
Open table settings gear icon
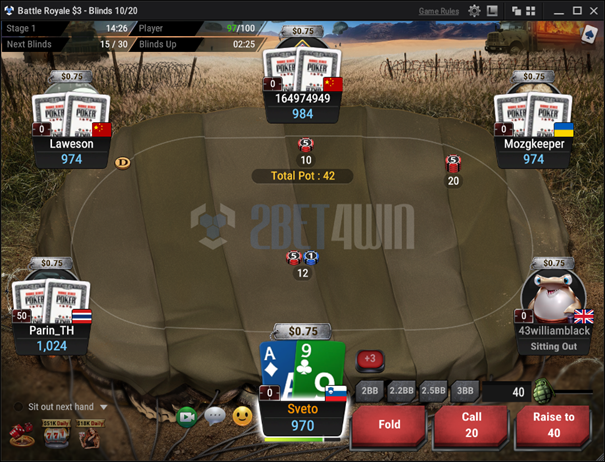click(x=475, y=10)
